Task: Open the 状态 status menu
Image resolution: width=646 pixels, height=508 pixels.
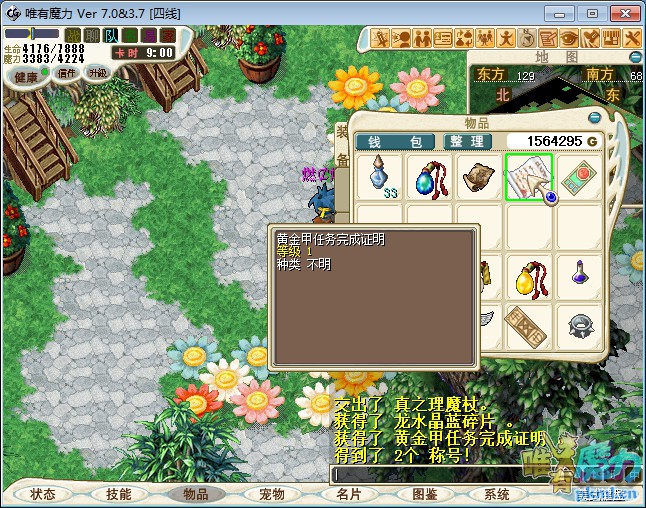Action: click(x=43, y=494)
